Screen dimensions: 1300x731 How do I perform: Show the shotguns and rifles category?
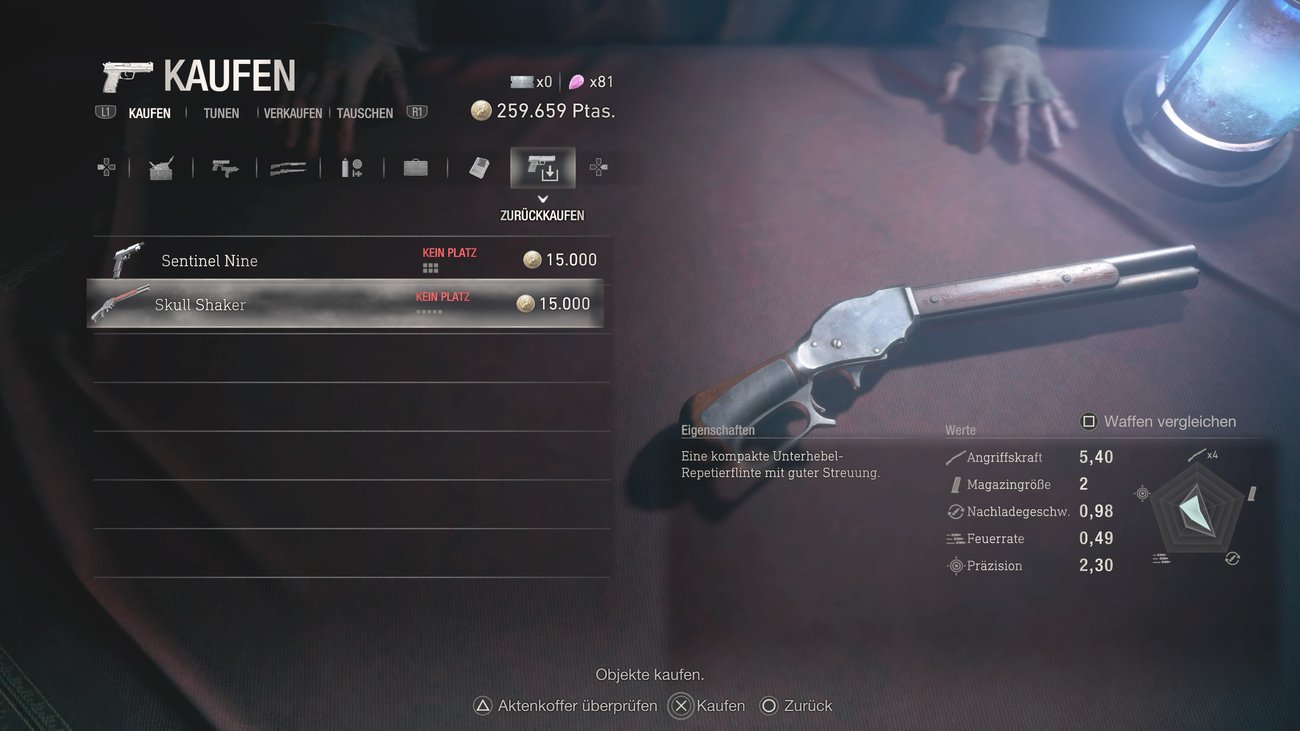(x=288, y=168)
